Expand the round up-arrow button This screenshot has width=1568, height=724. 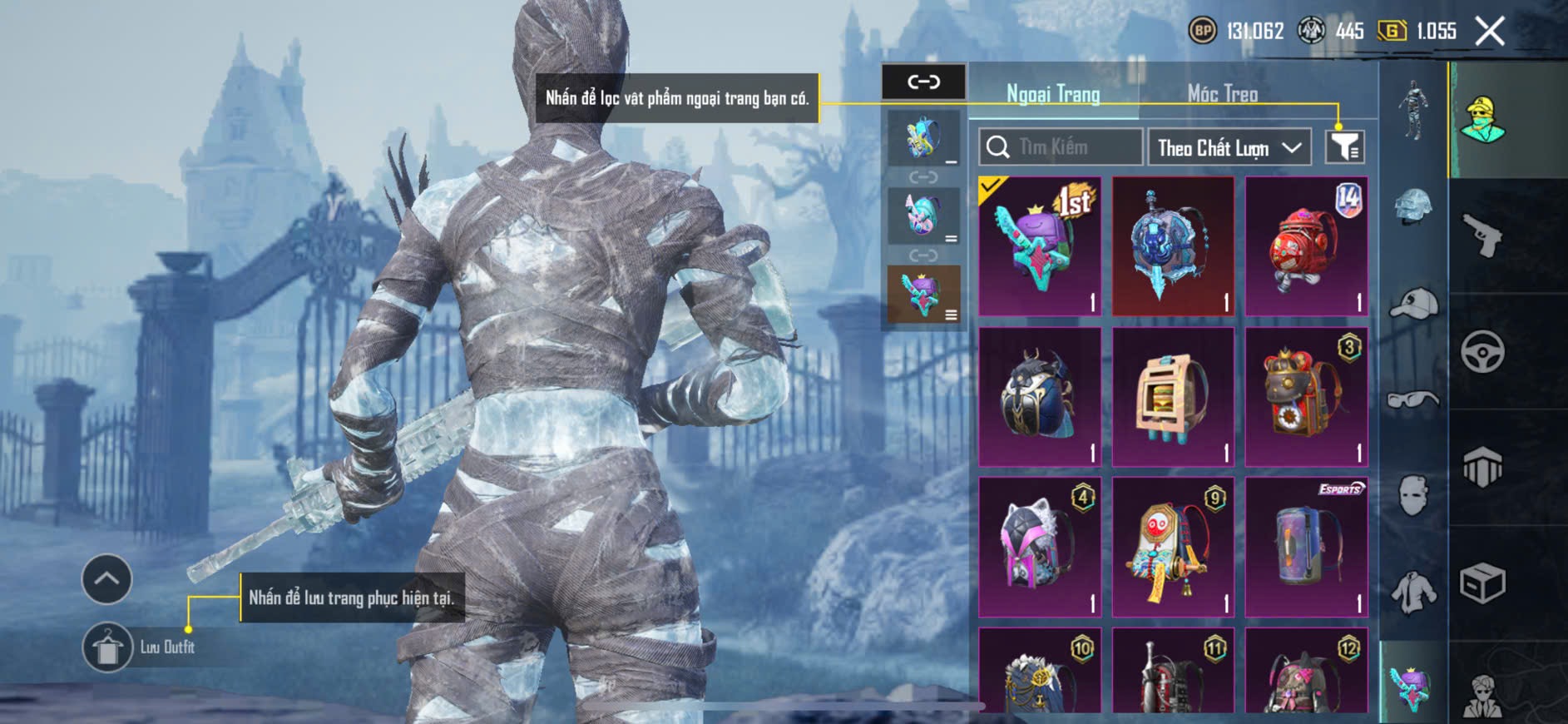[106, 578]
